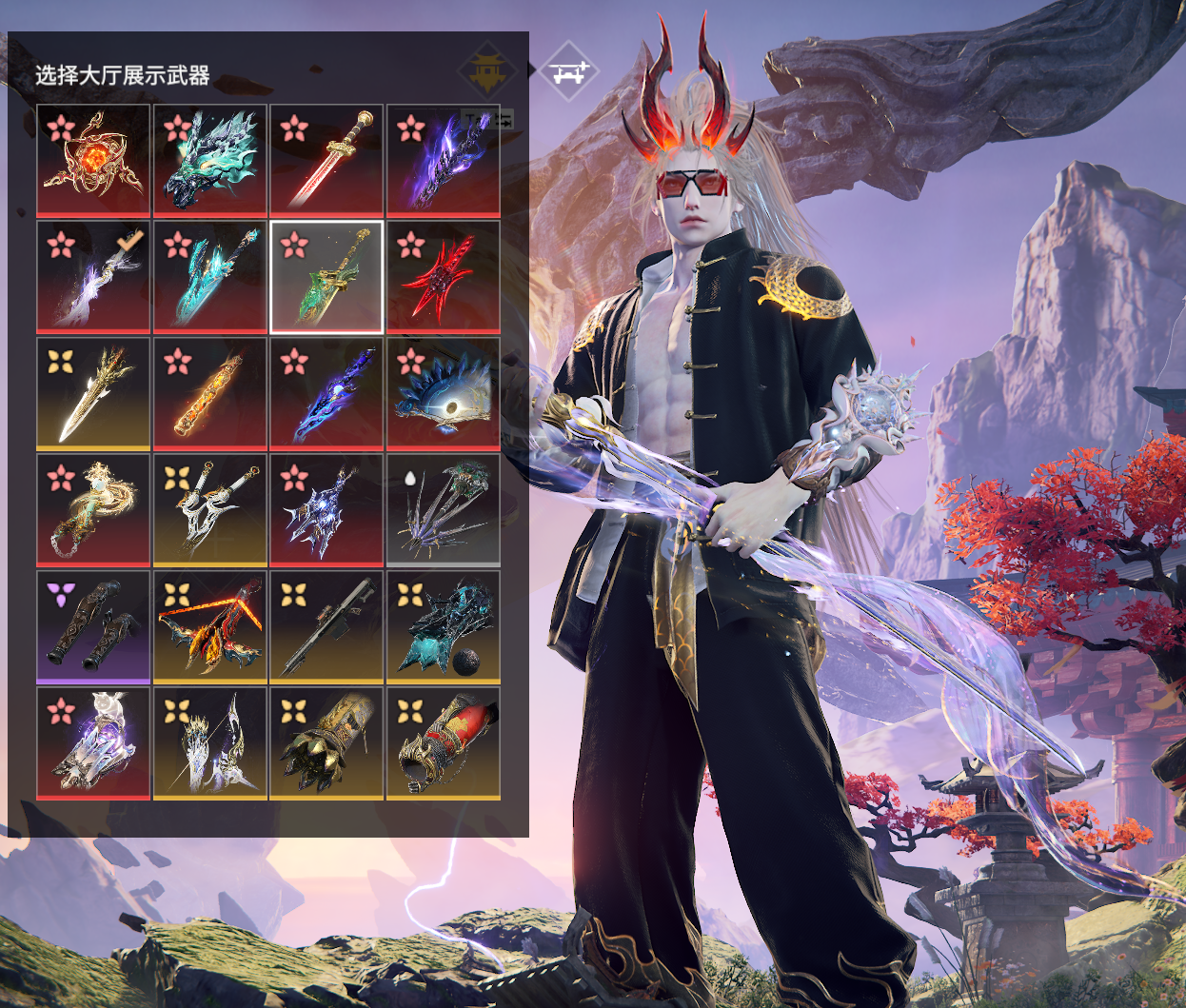Viewport: 1186px width, 1008px height.
Task: Select the red and gold cannon skin
Action: coord(444,743)
